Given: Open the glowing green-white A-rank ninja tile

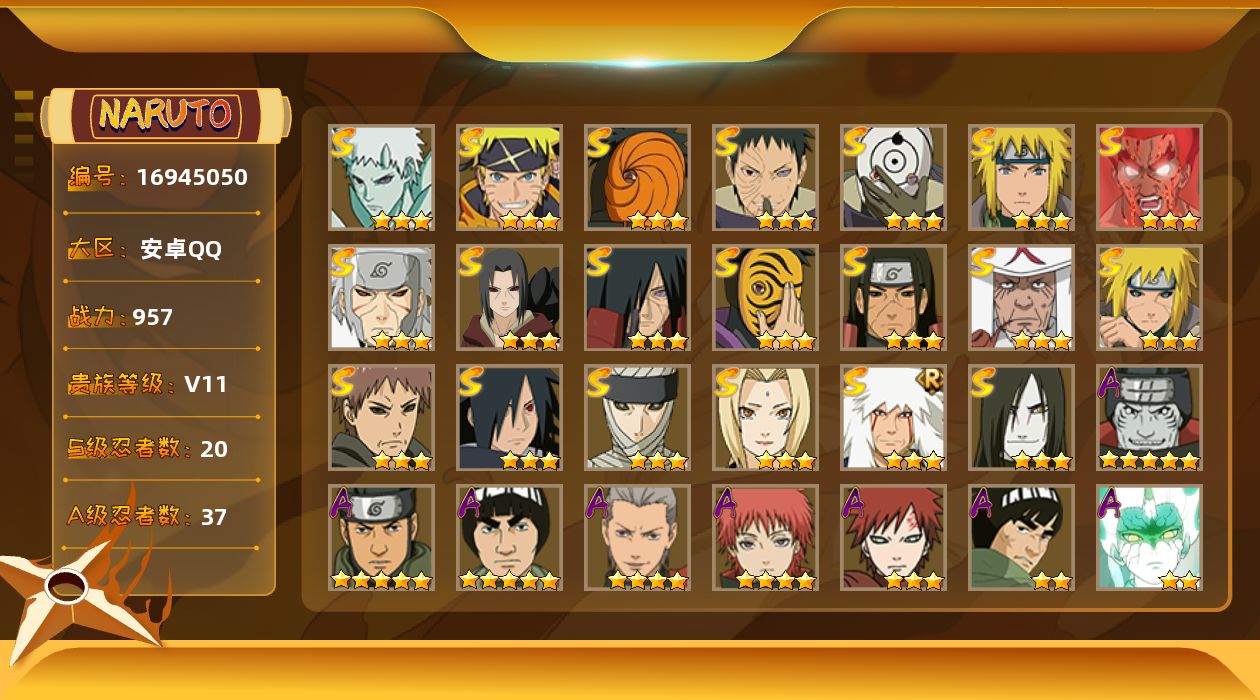Looking at the screenshot, I should (1149, 537).
